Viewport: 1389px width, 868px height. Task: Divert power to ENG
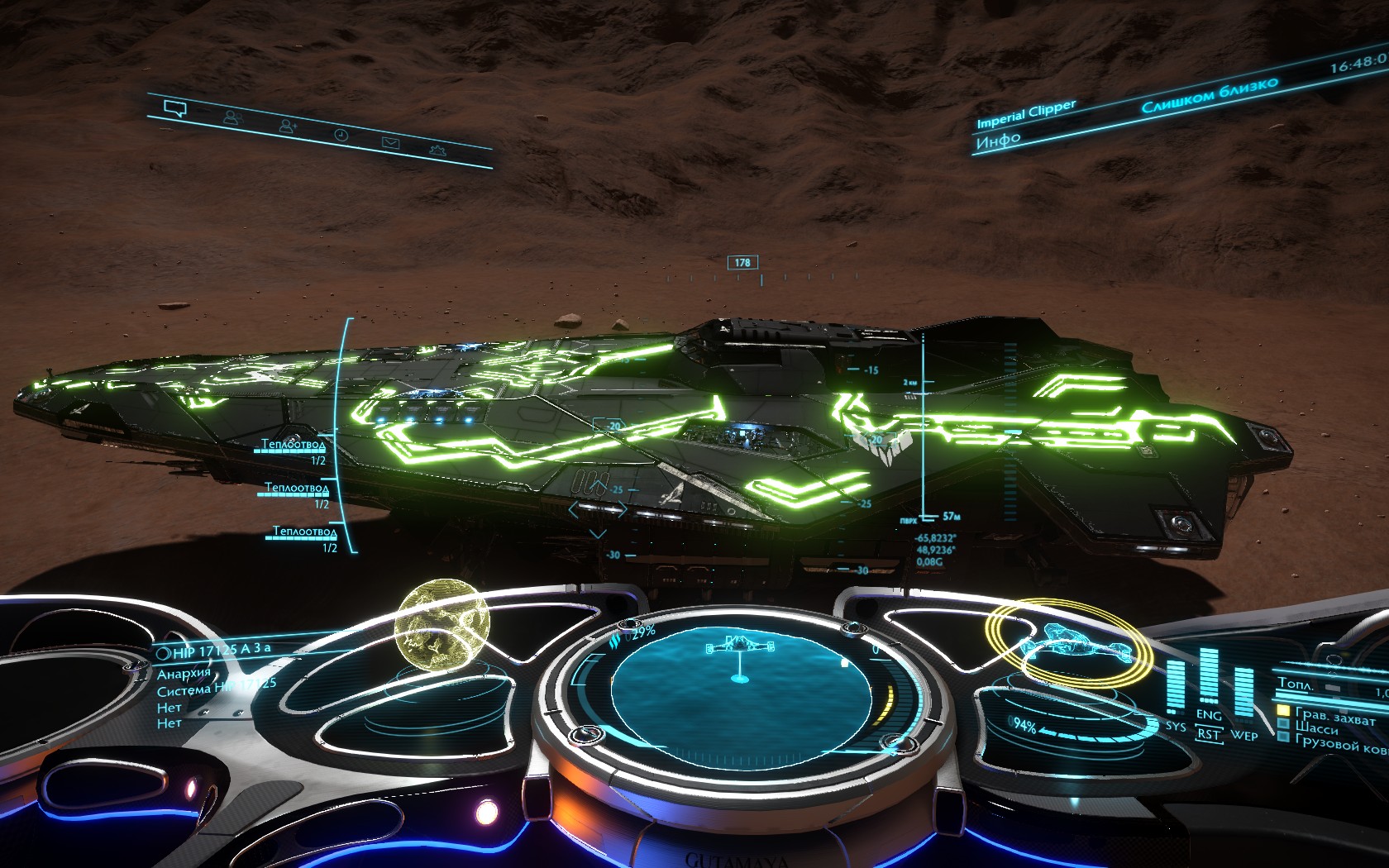(1208, 714)
